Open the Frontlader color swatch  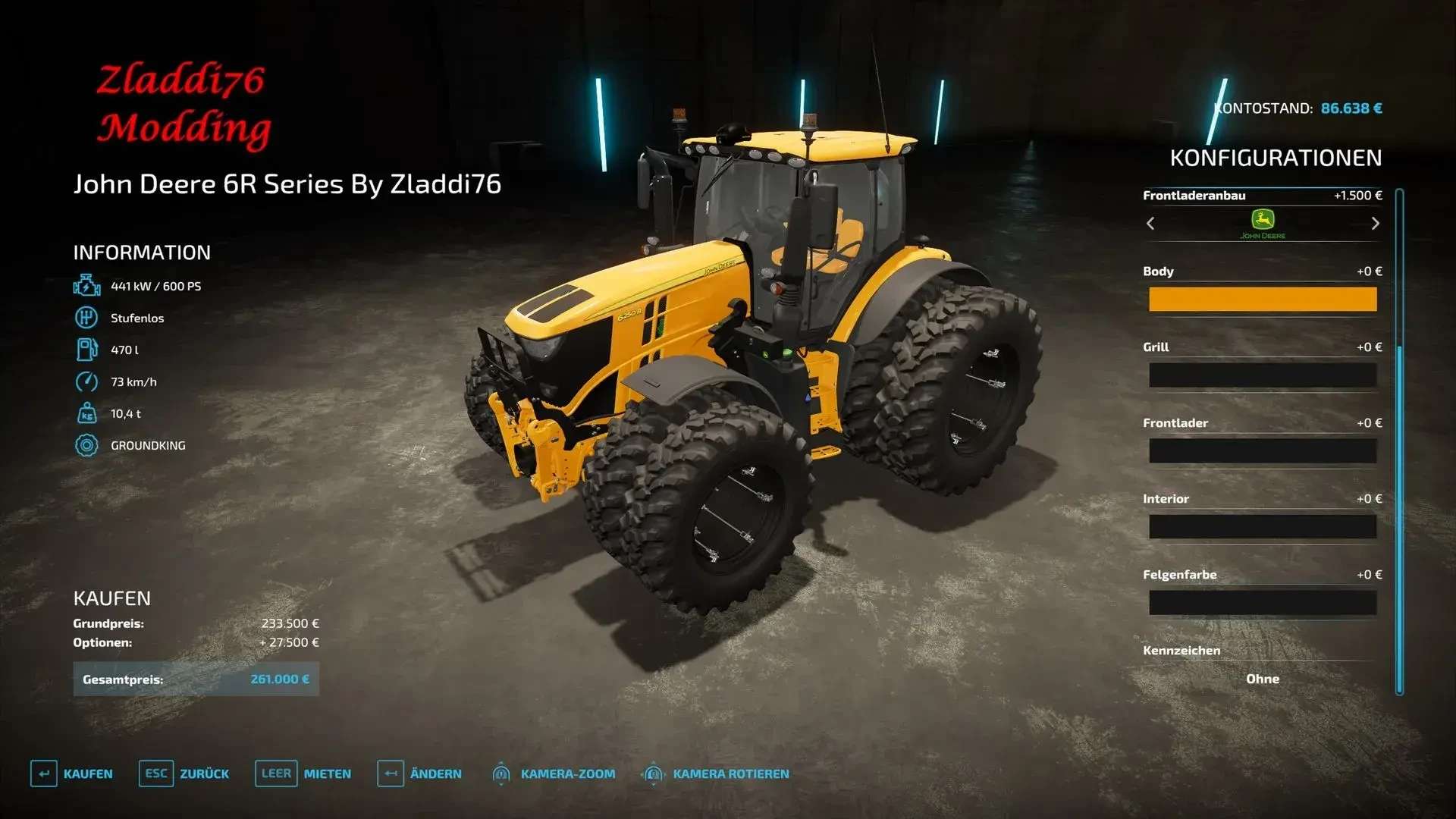(1262, 451)
